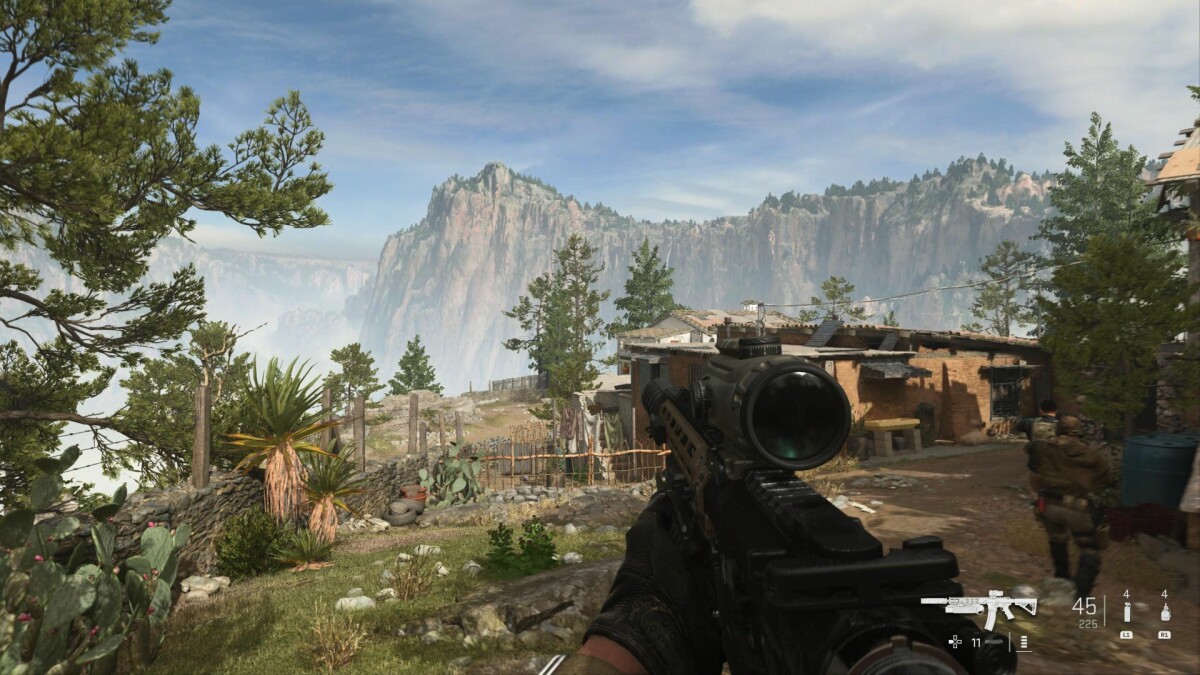Select the assault rifle weapon icon
1200x675 pixels.
coord(979,606)
